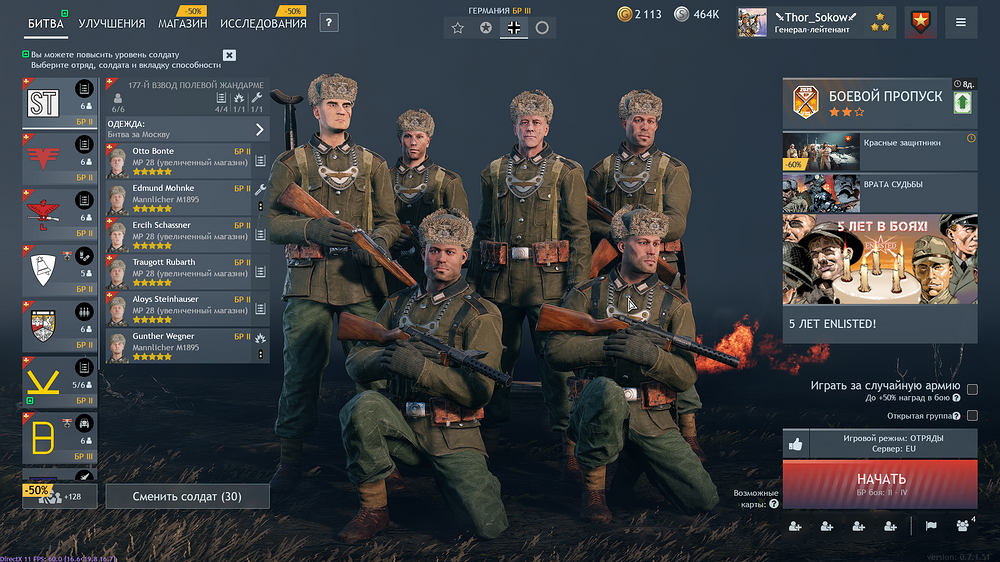Close the soldier level-up hint

229,56
